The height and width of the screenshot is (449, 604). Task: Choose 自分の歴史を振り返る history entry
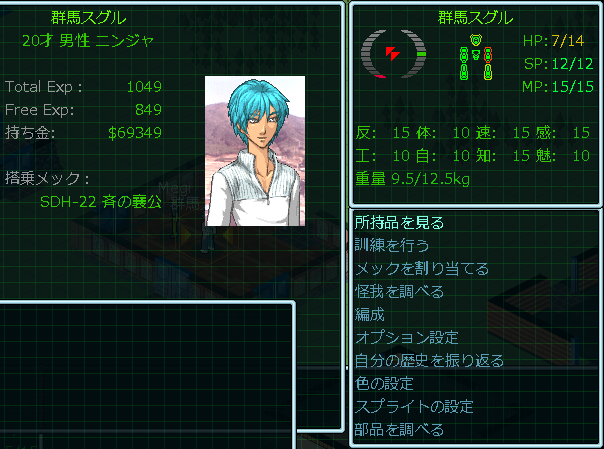click(429, 361)
